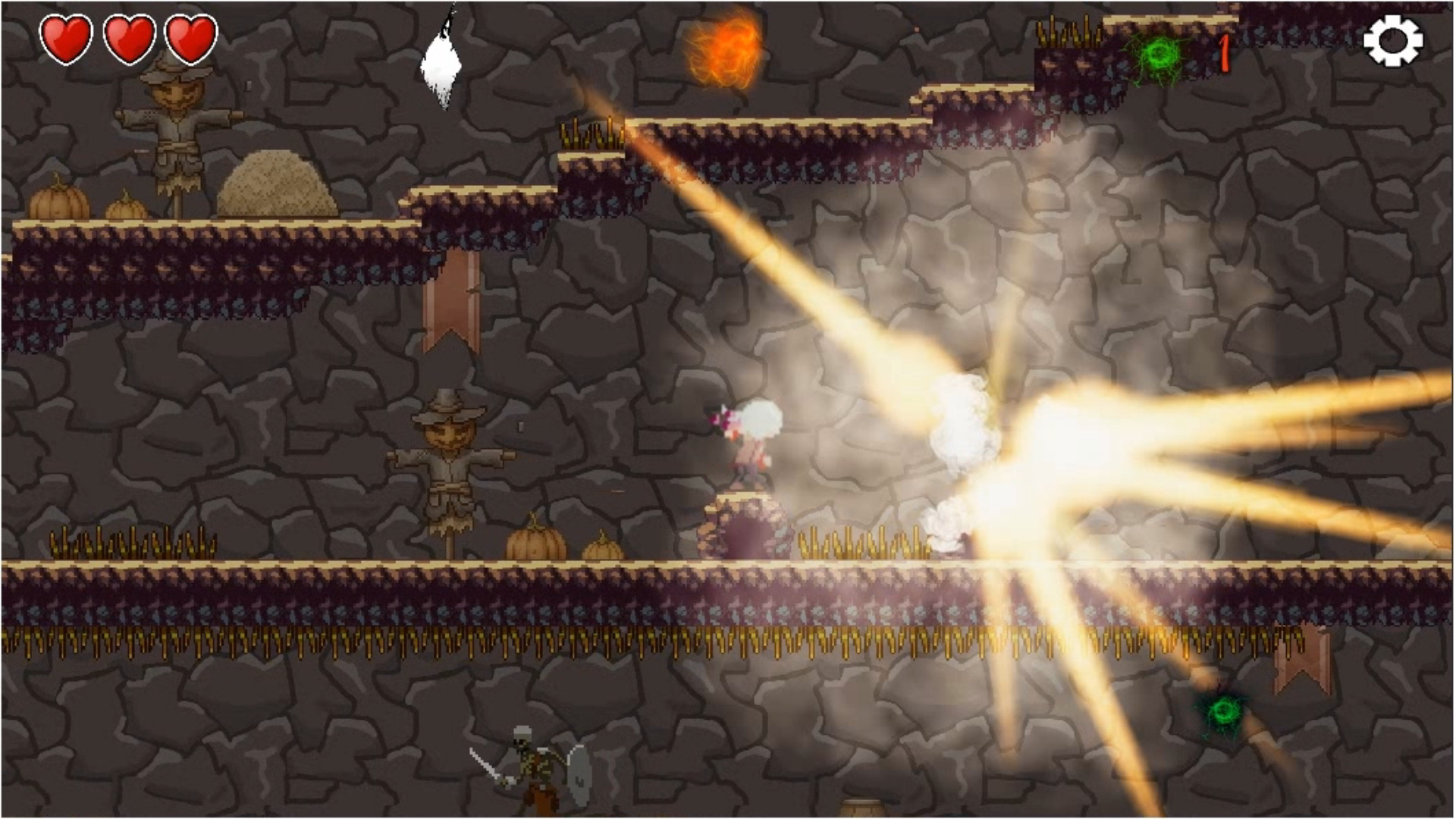Click the first heart in the health bar
Viewport: 1456px width, 819px height.
[x=67, y=38]
